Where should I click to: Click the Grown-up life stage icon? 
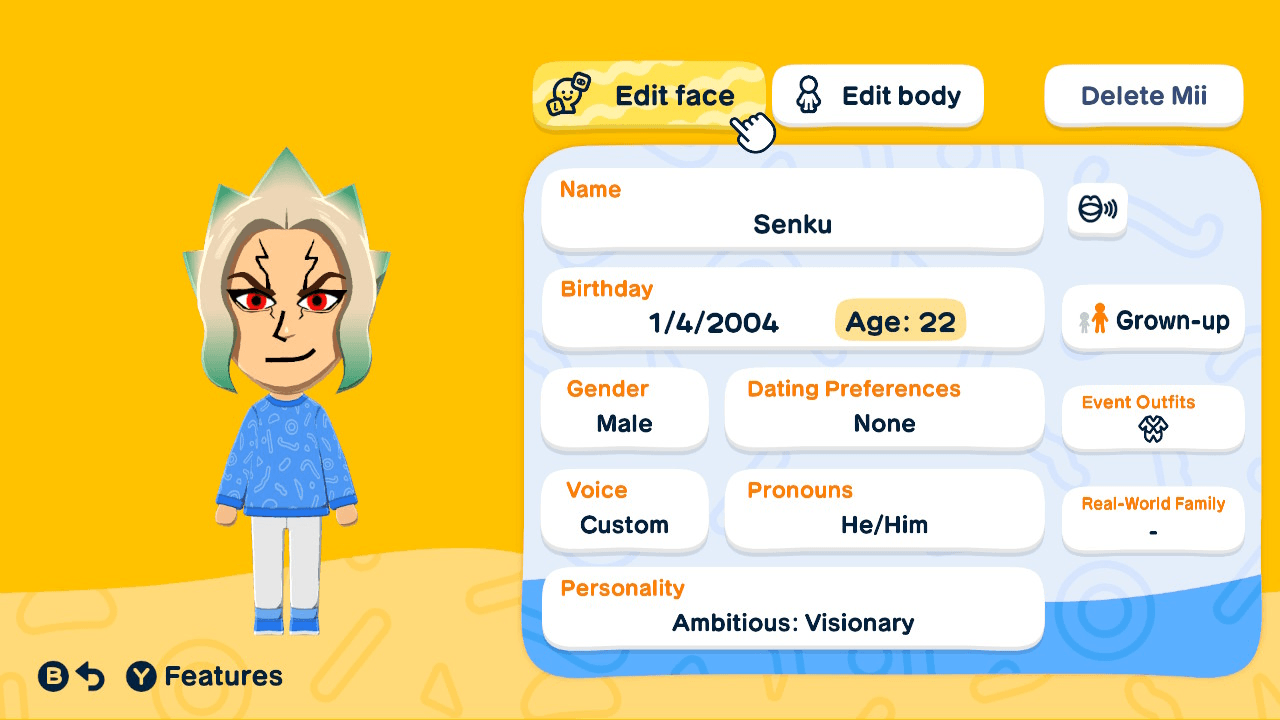pos(1152,319)
